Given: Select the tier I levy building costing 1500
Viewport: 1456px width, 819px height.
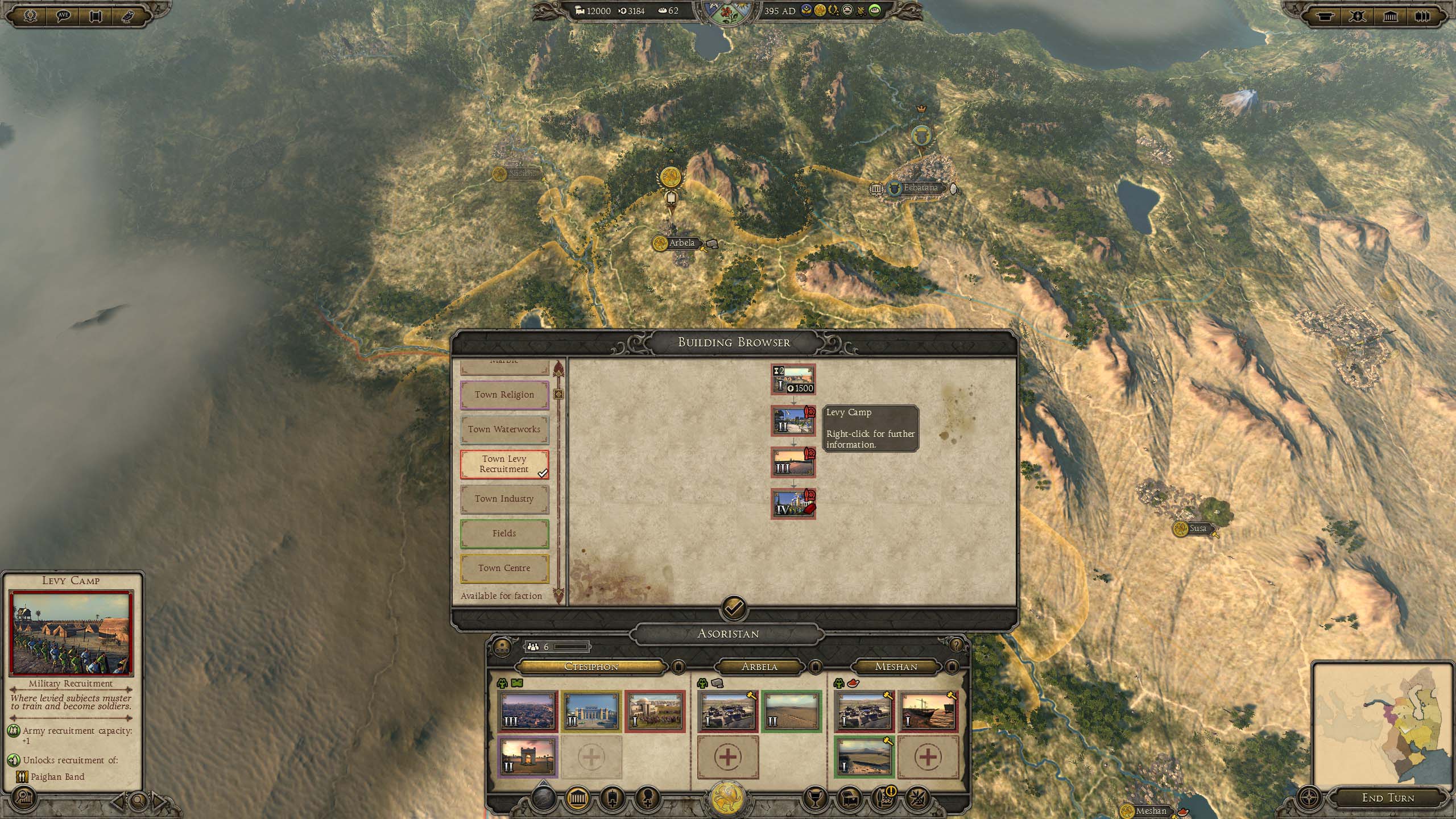Looking at the screenshot, I should point(793,379).
